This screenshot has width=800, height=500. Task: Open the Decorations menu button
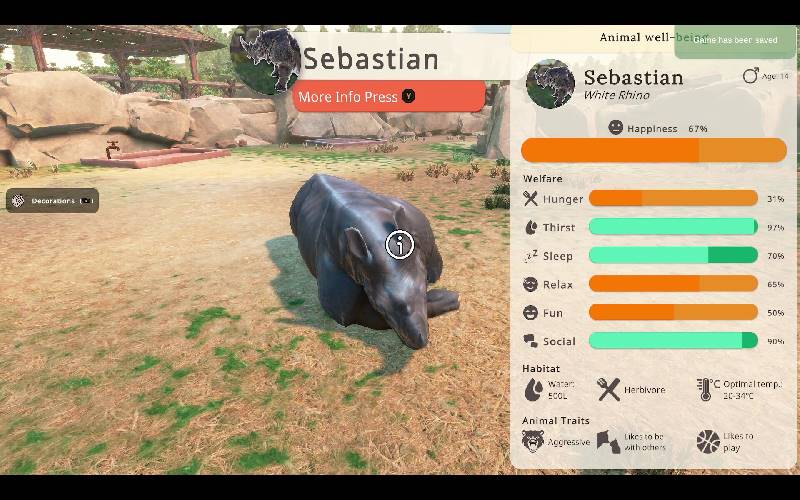tap(53, 201)
